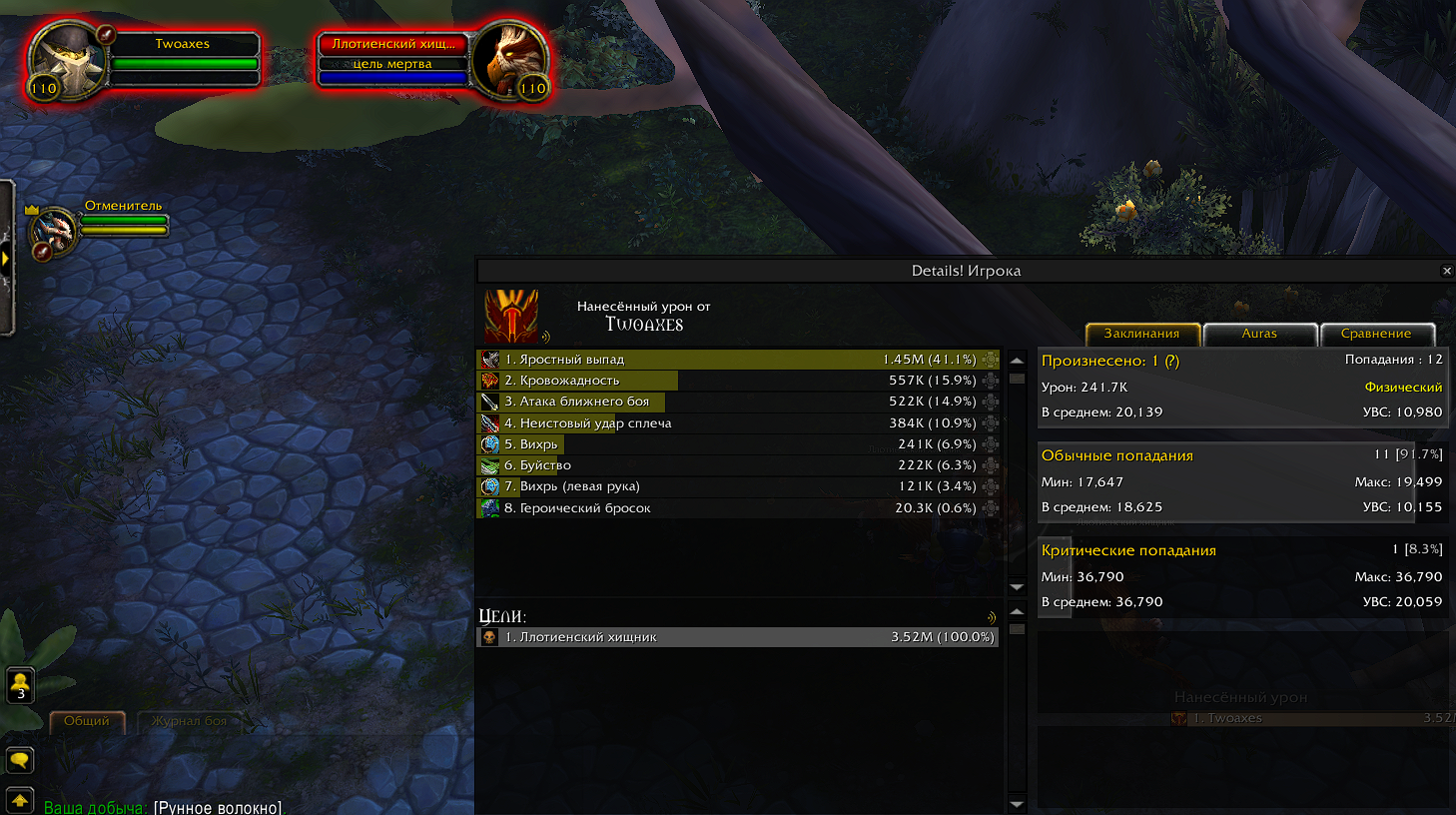Select the Кровожадность spell row
Screen dimensions: 1456x815
737,381
